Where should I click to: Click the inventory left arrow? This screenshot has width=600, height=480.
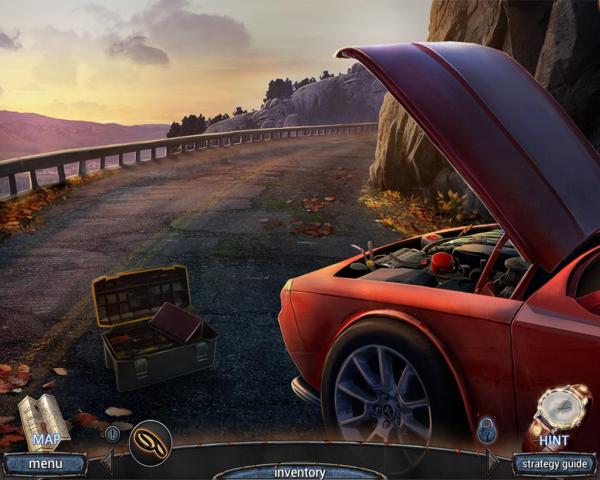106,461
